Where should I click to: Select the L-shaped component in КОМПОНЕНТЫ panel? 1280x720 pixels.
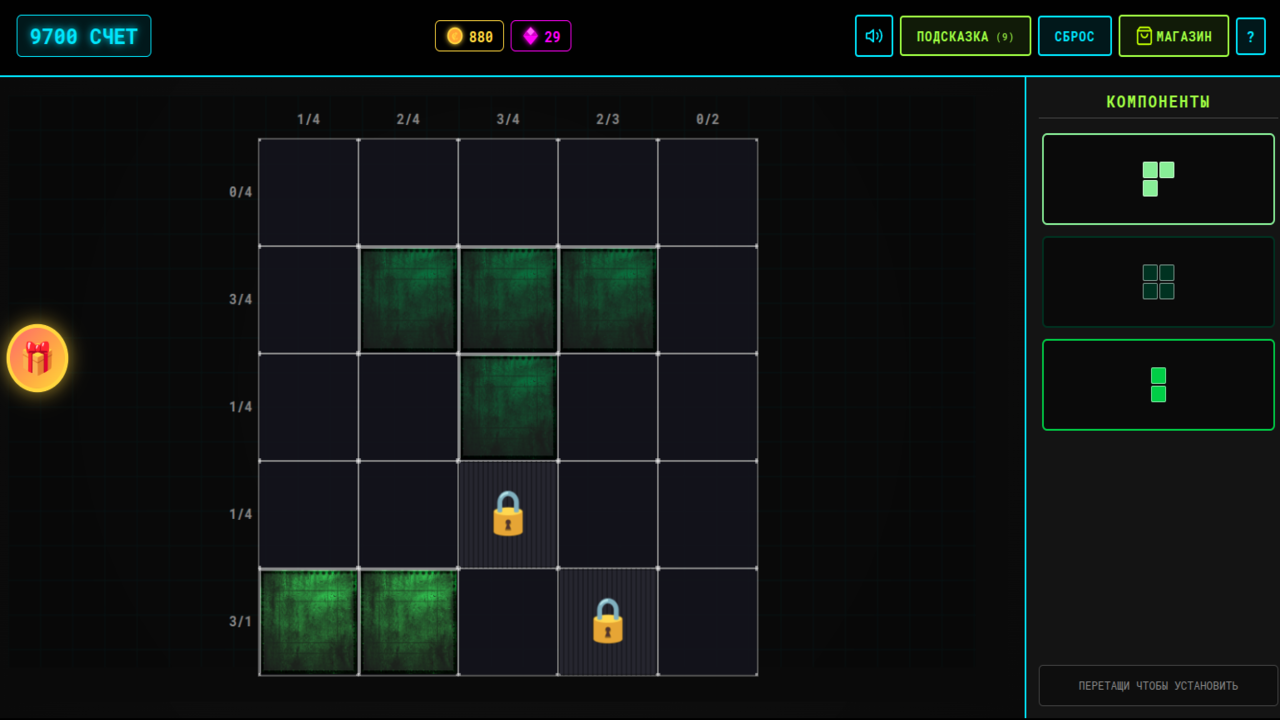1158,179
